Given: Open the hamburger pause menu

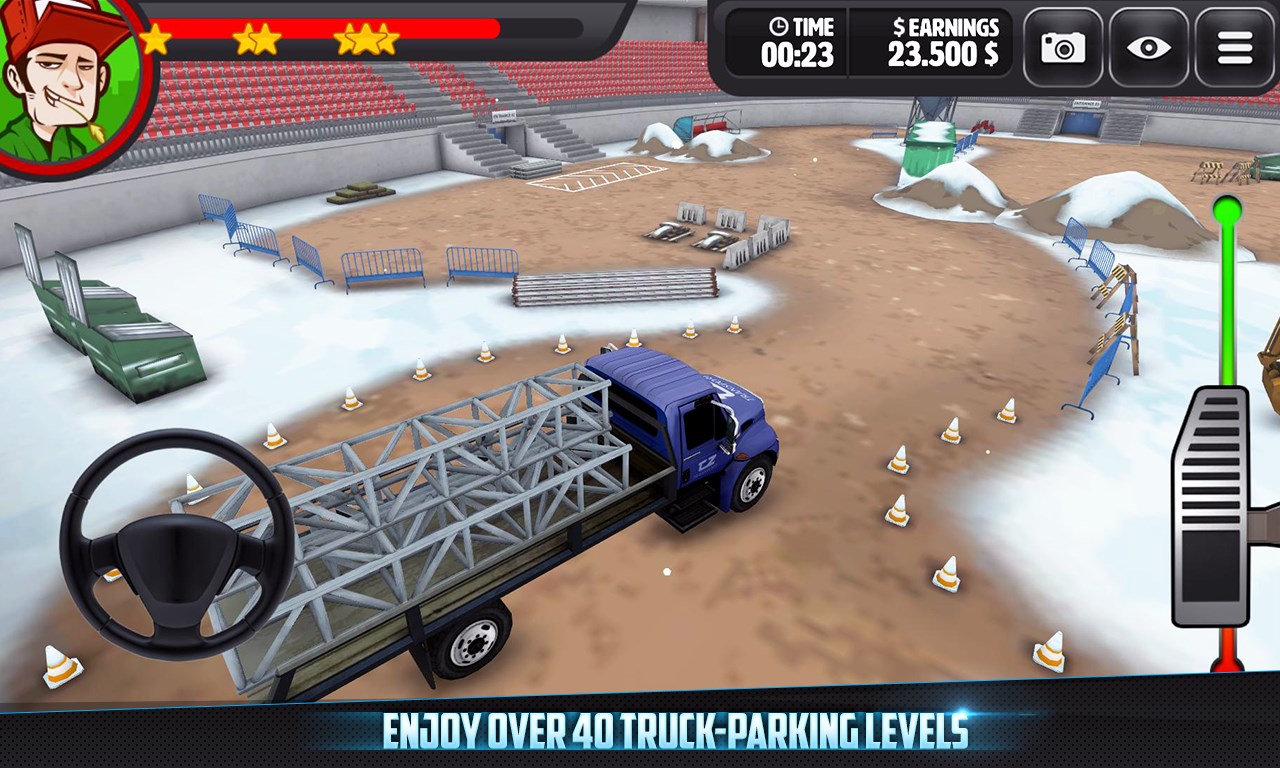Looking at the screenshot, I should (x=1234, y=47).
